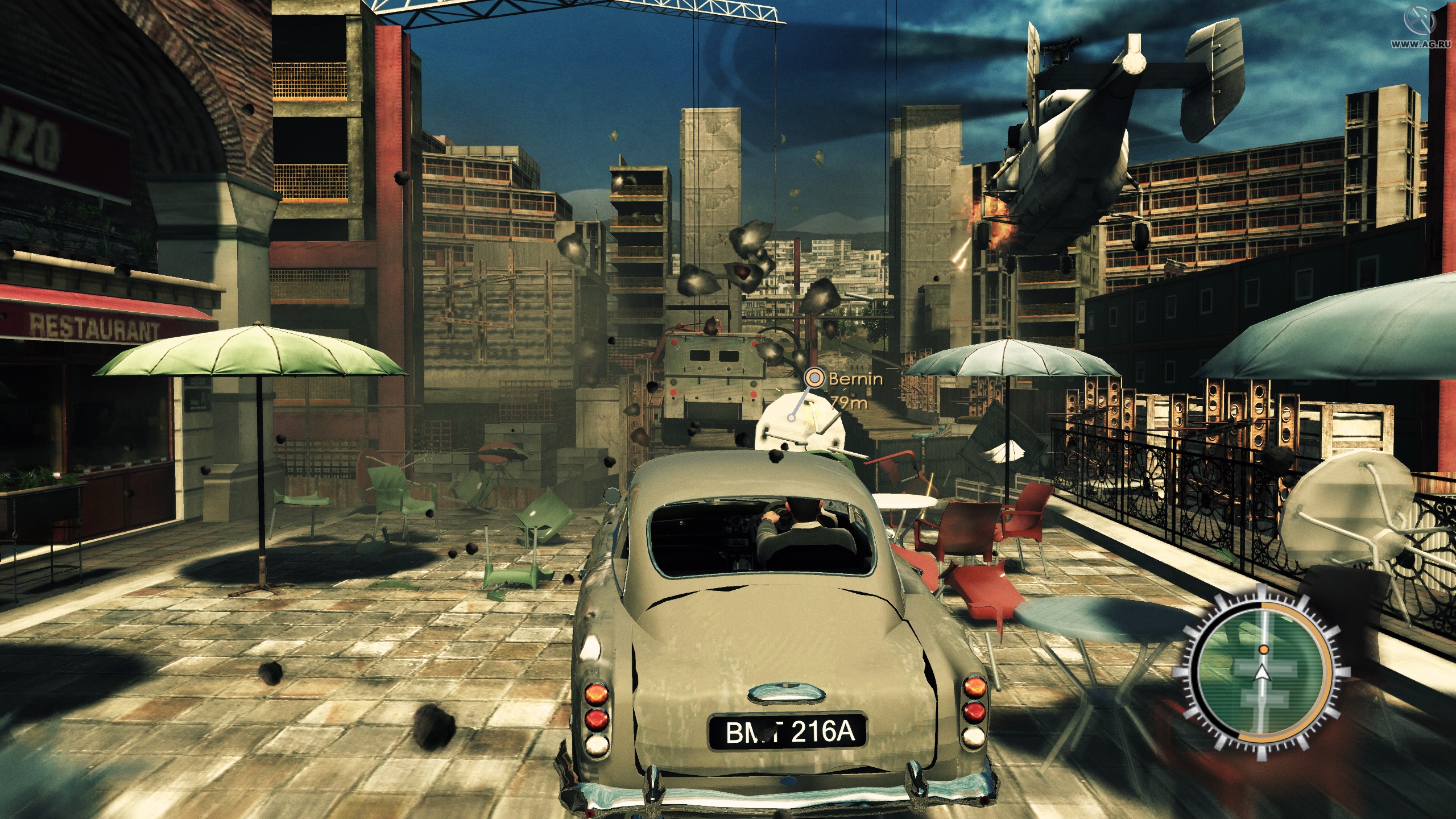Select the orange objective dot on the minimap
Image resolution: width=1456 pixels, height=819 pixels.
point(1263,650)
